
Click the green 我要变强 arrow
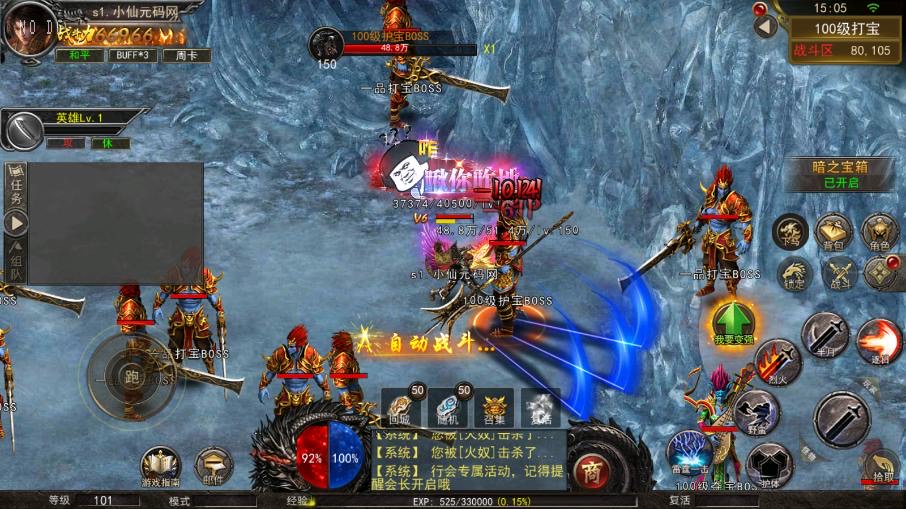click(x=733, y=322)
